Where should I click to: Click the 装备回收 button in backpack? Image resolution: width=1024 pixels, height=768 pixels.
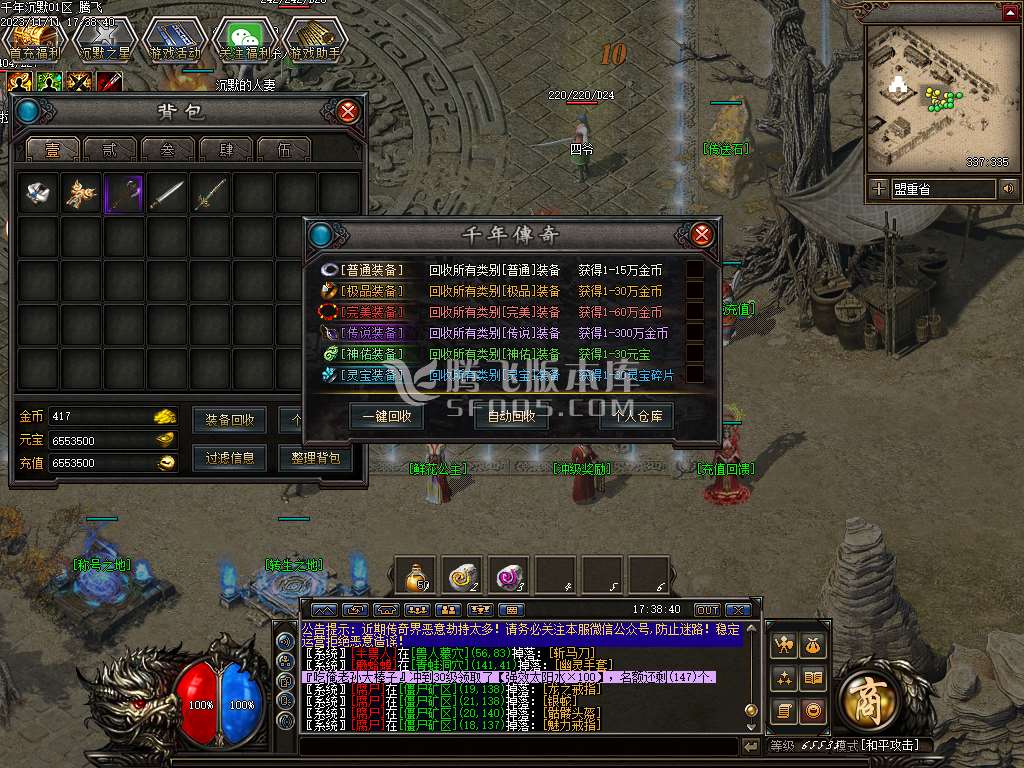coord(230,419)
